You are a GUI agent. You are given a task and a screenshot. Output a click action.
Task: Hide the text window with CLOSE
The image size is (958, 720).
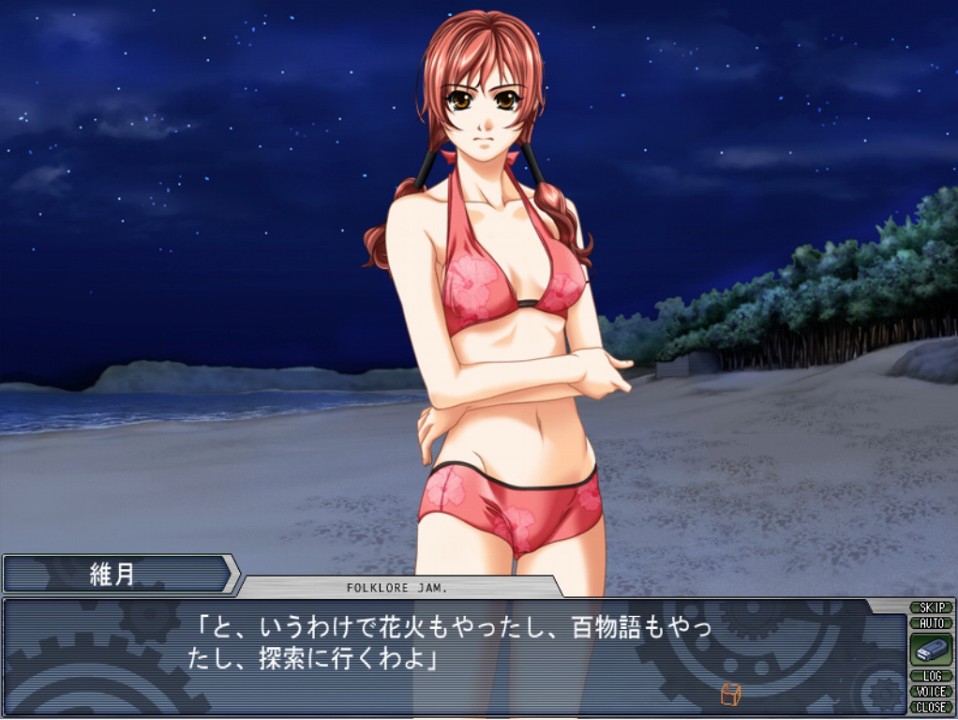tap(931, 706)
